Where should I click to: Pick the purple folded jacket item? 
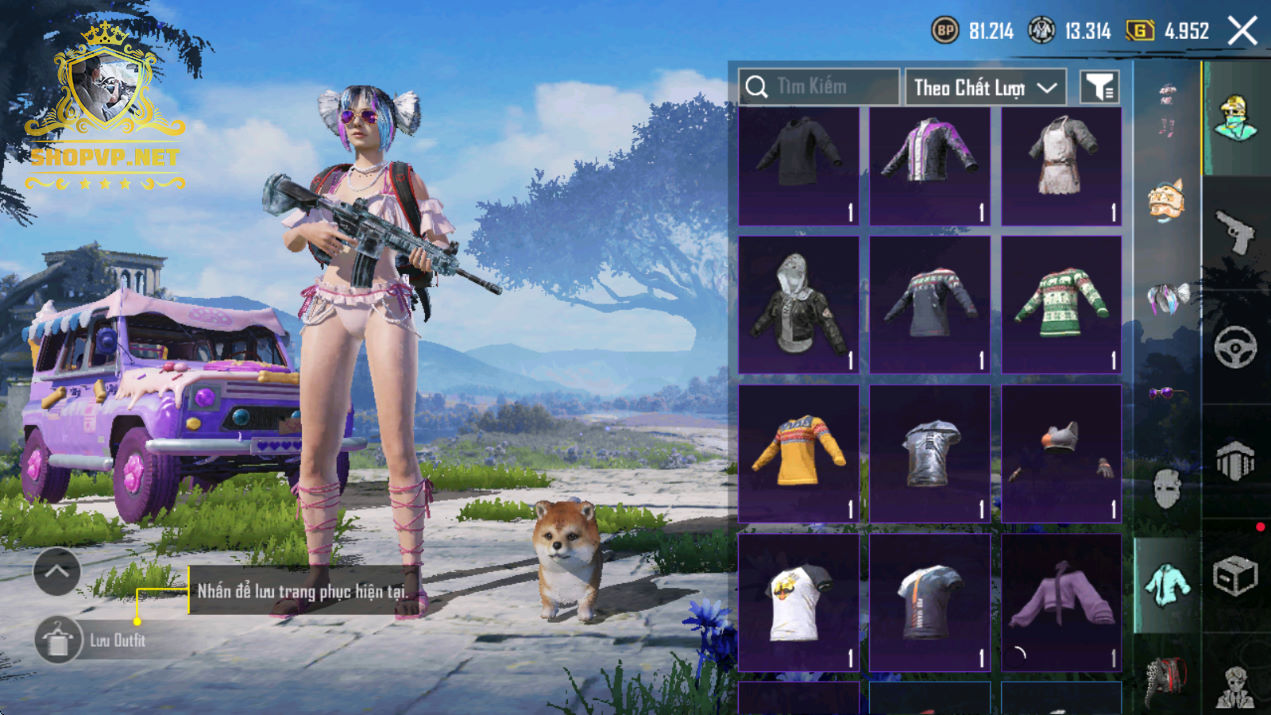pos(1061,602)
